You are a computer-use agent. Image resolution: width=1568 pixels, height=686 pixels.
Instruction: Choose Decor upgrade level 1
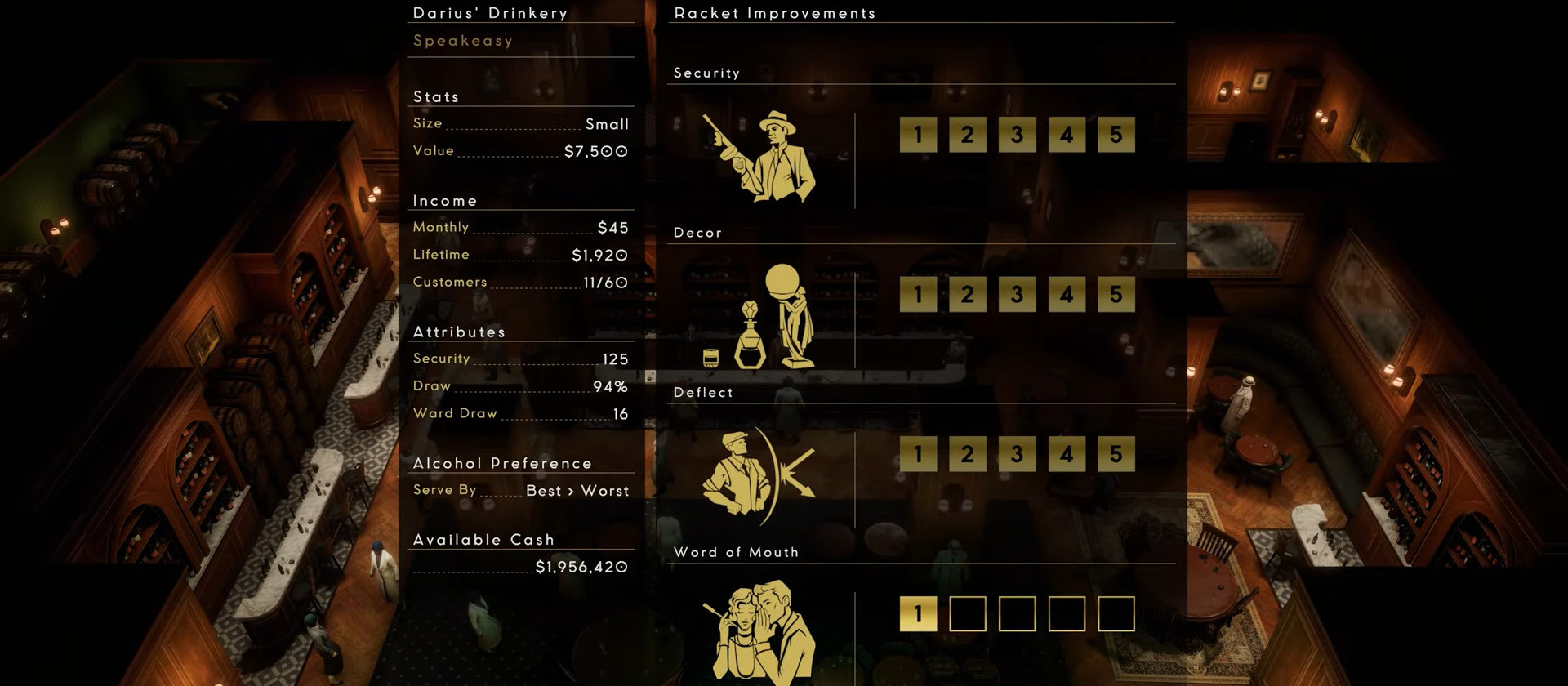point(919,294)
